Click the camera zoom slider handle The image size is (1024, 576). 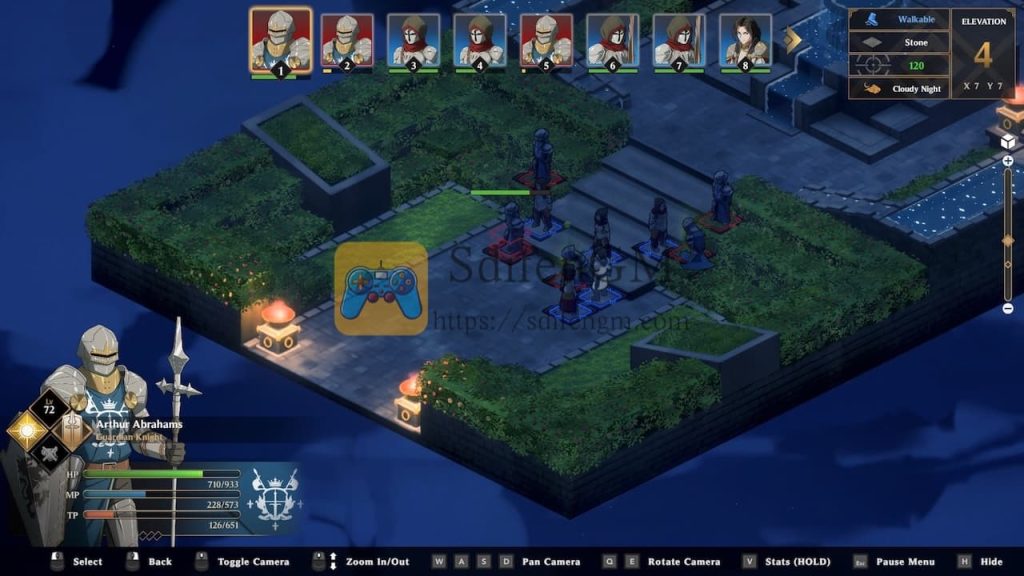pyautogui.click(x=1008, y=240)
